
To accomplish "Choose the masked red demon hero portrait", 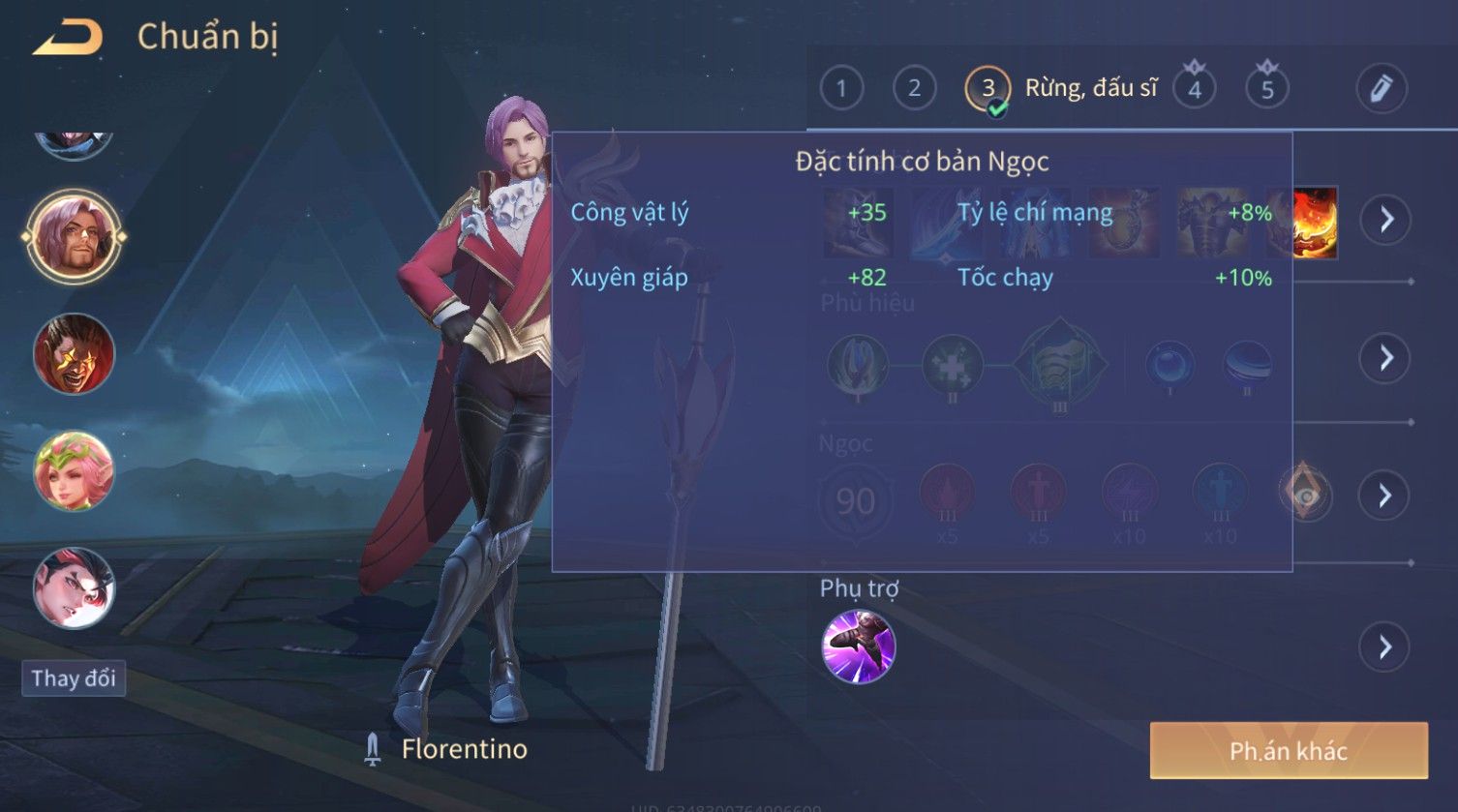I will 74,353.
